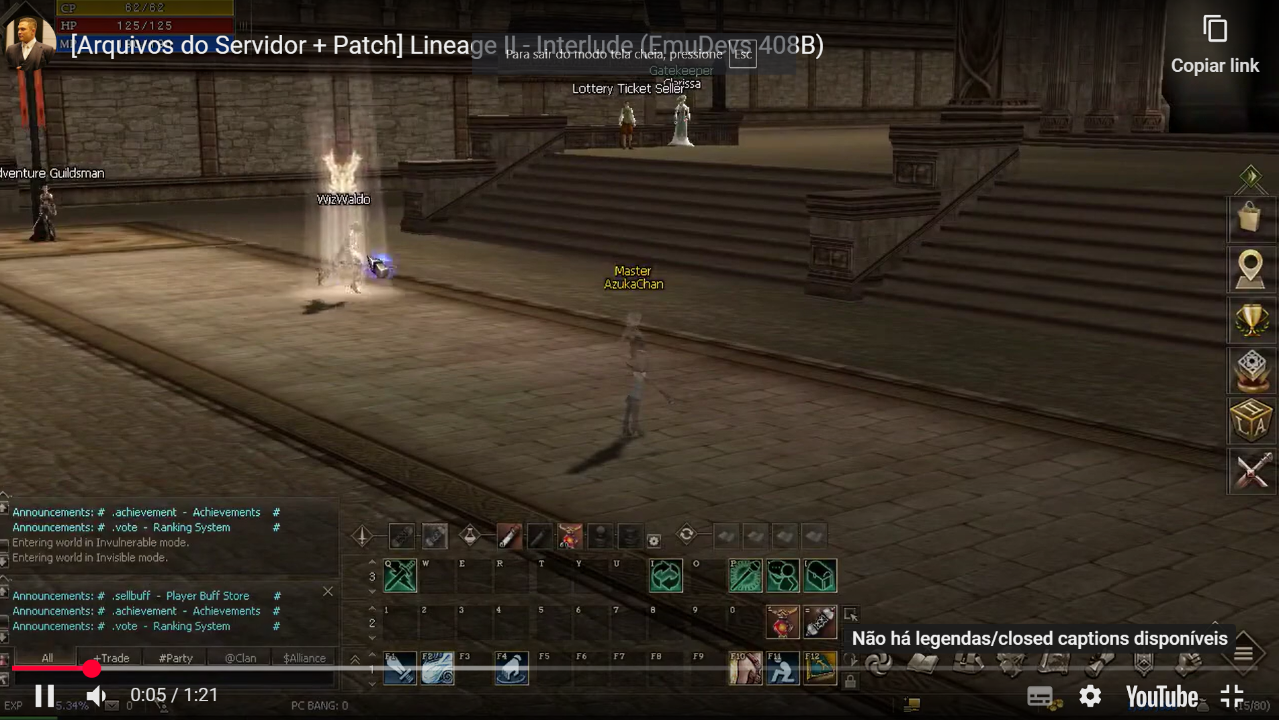Pause the YouTube video
The width and height of the screenshot is (1279, 720).
point(45,696)
